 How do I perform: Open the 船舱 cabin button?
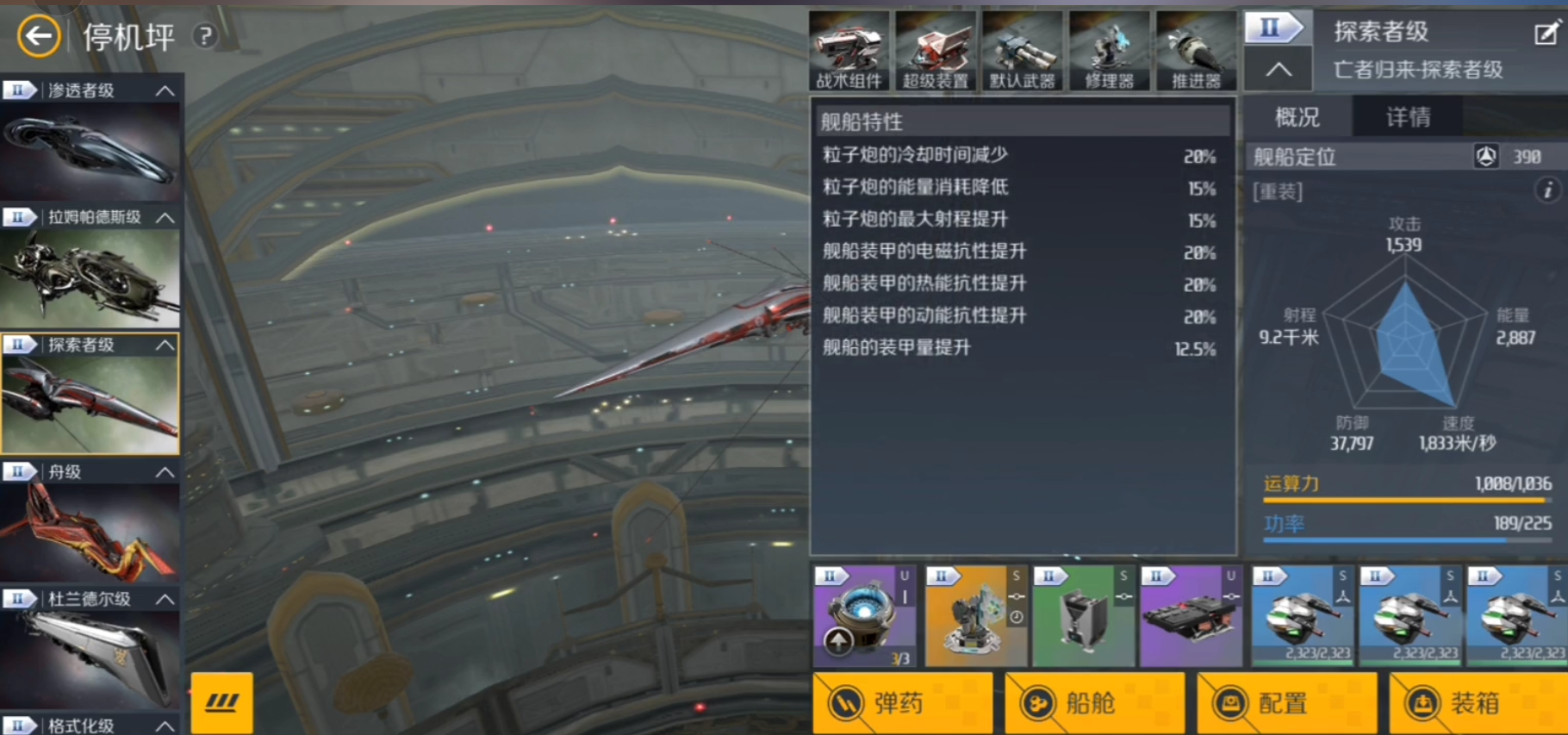[1094, 703]
